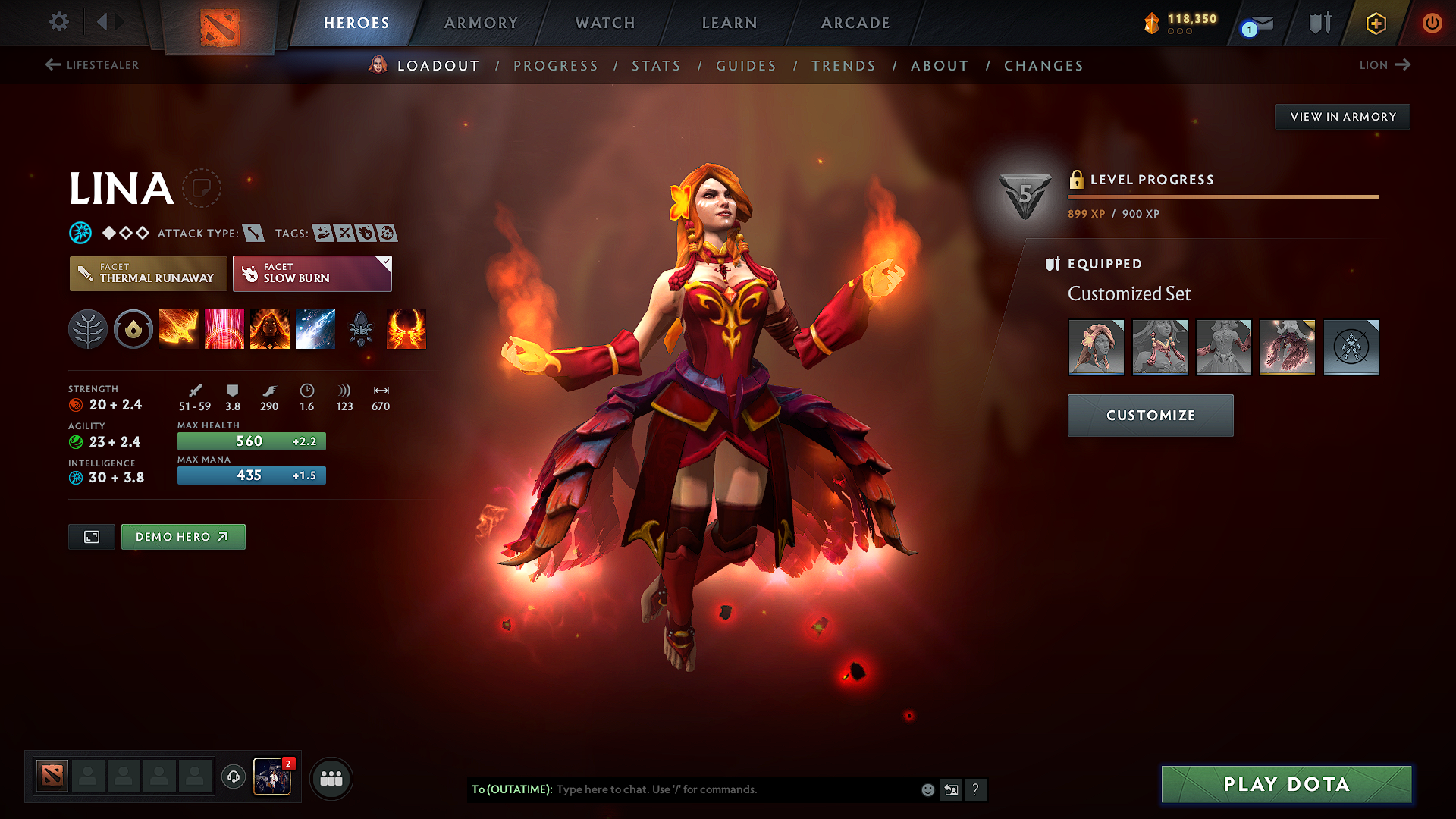Click the Fiery Soul ability icon
Screen dimensions: 1456x819
(x=270, y=329)
